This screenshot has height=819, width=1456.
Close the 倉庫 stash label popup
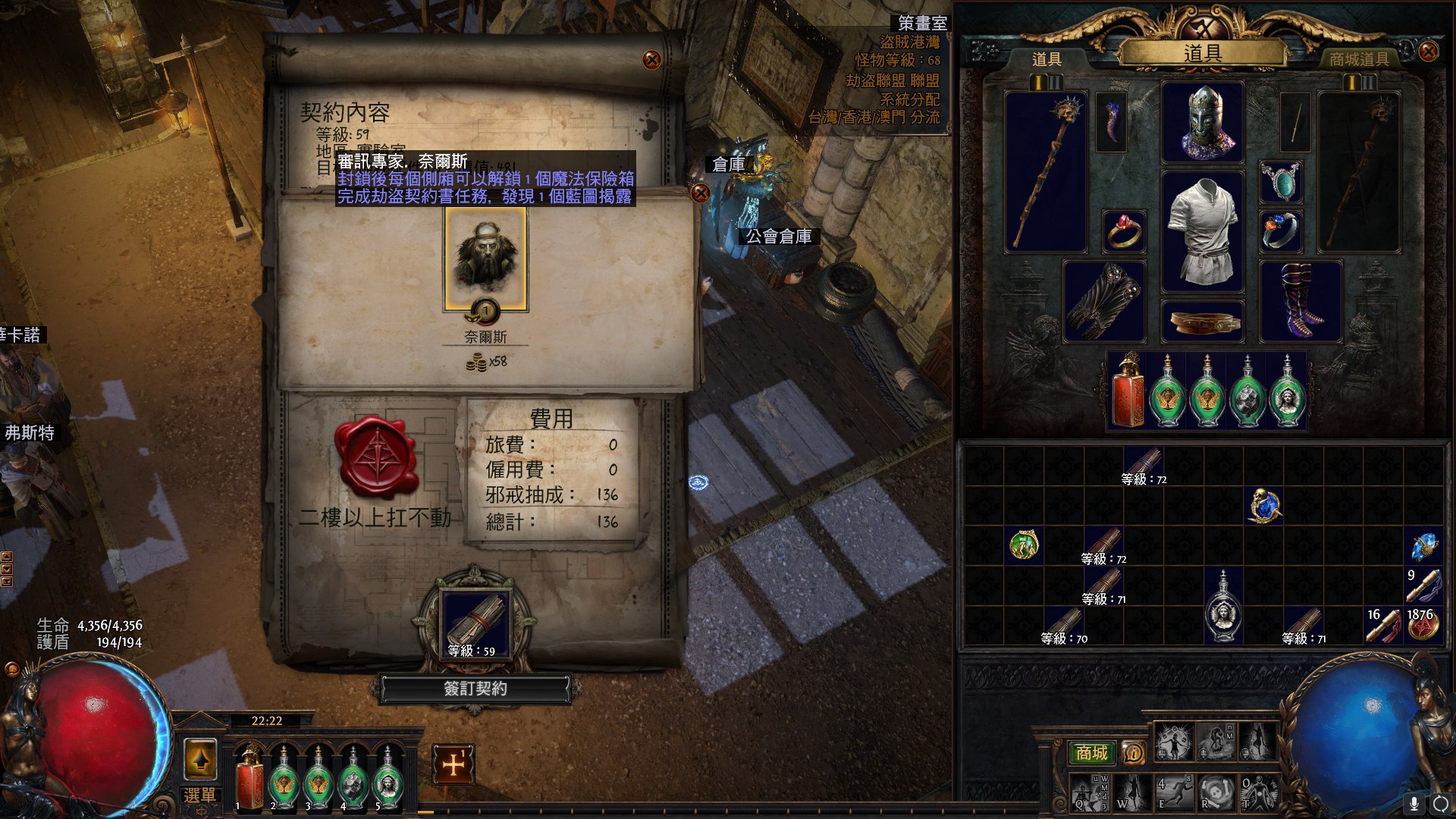701,193
